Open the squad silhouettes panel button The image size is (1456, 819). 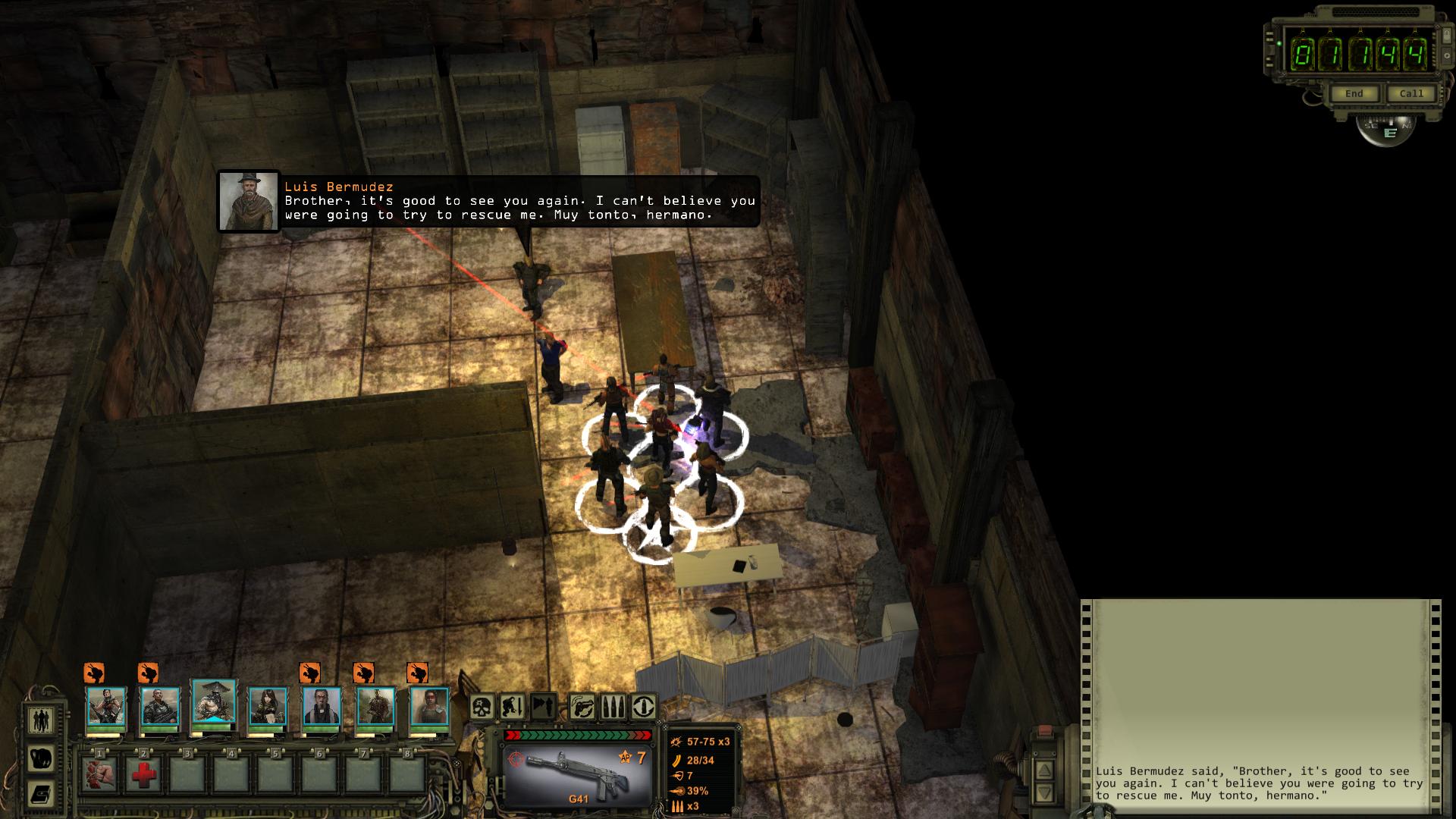pos(42,720)
